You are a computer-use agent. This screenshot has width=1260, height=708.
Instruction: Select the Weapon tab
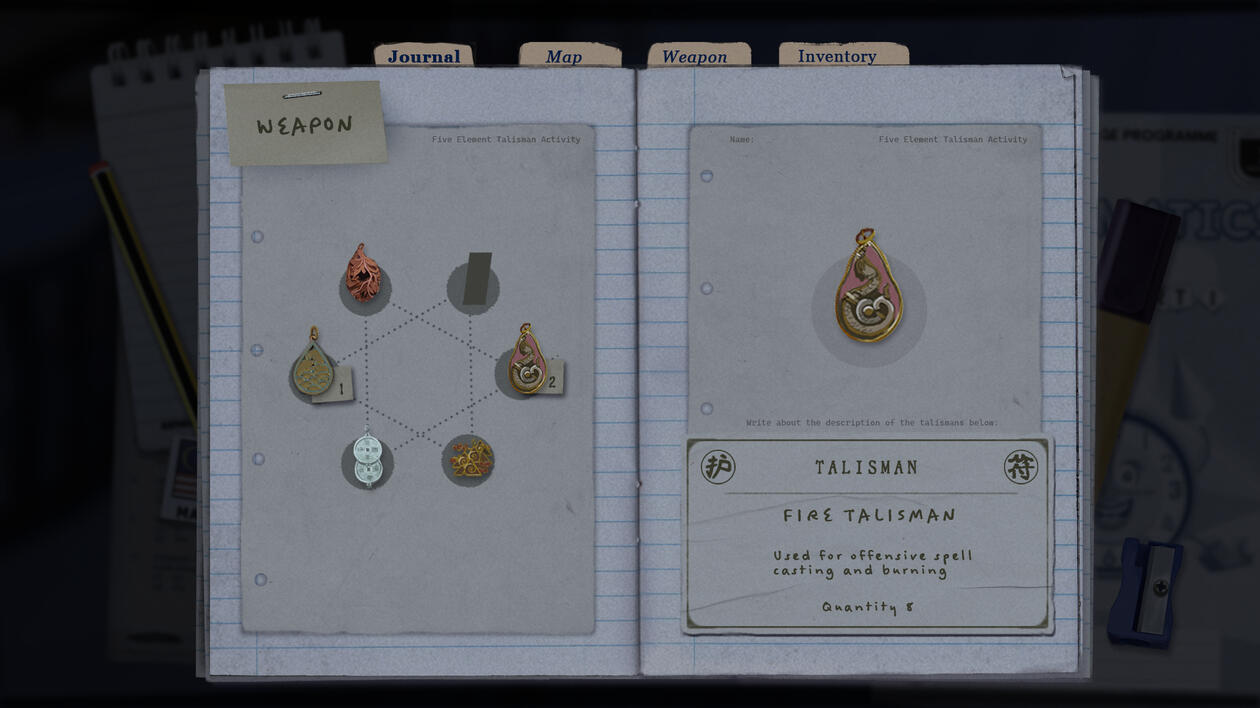tap(695, 57)
